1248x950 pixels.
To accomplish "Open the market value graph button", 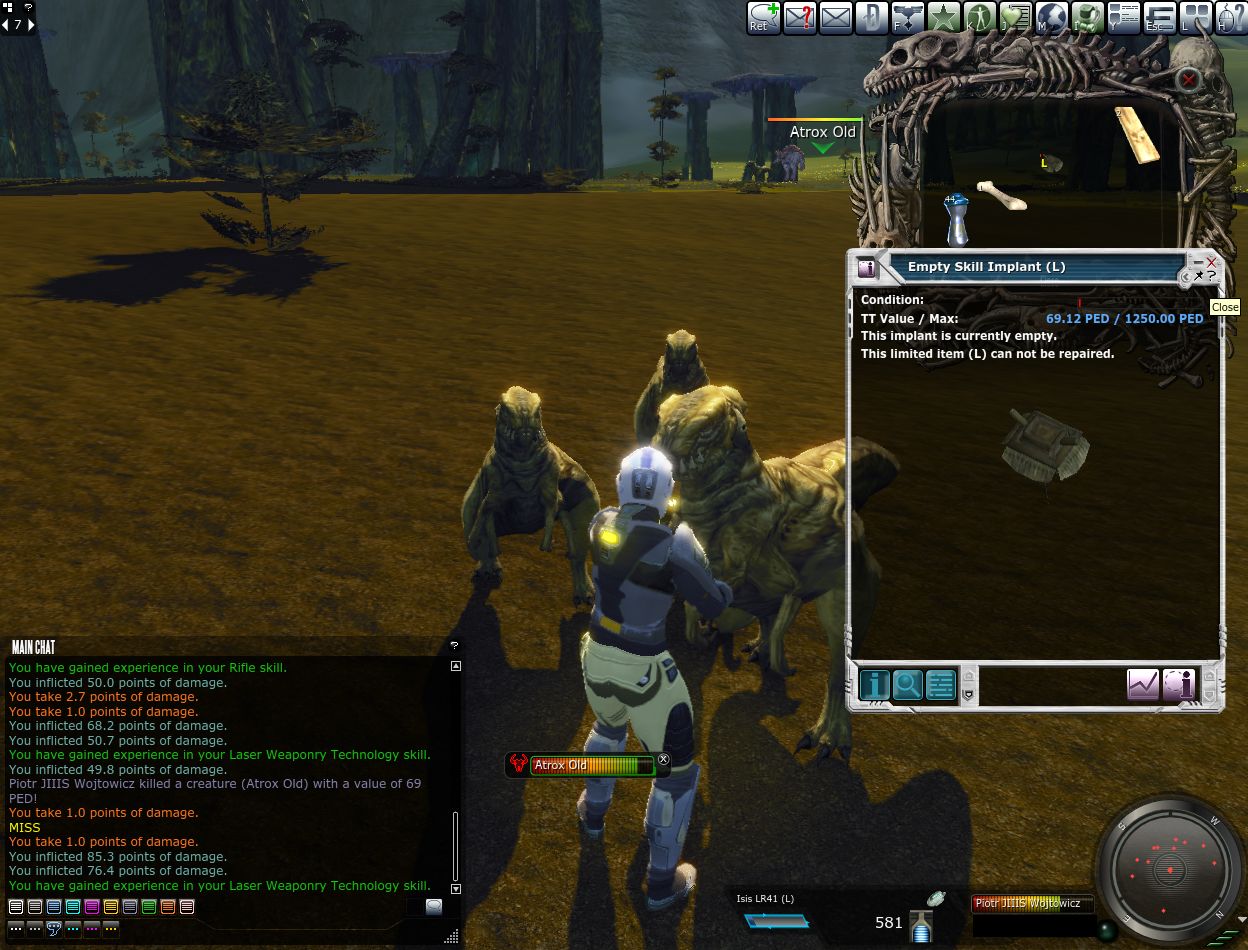I will click(1143, 684).
